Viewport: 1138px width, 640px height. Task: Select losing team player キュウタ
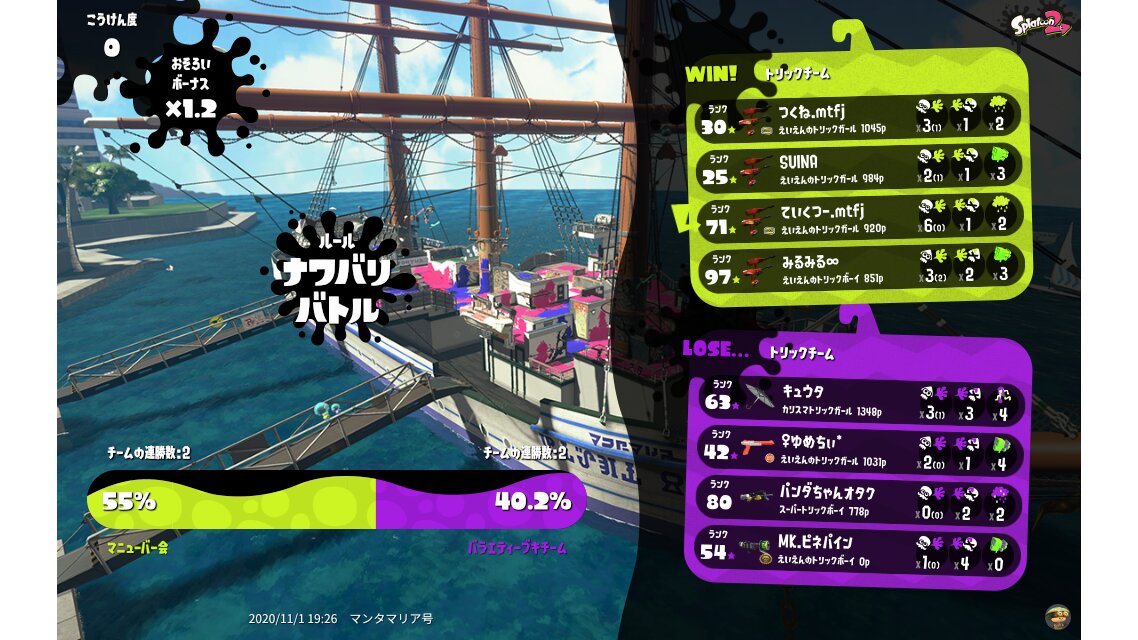858,400
